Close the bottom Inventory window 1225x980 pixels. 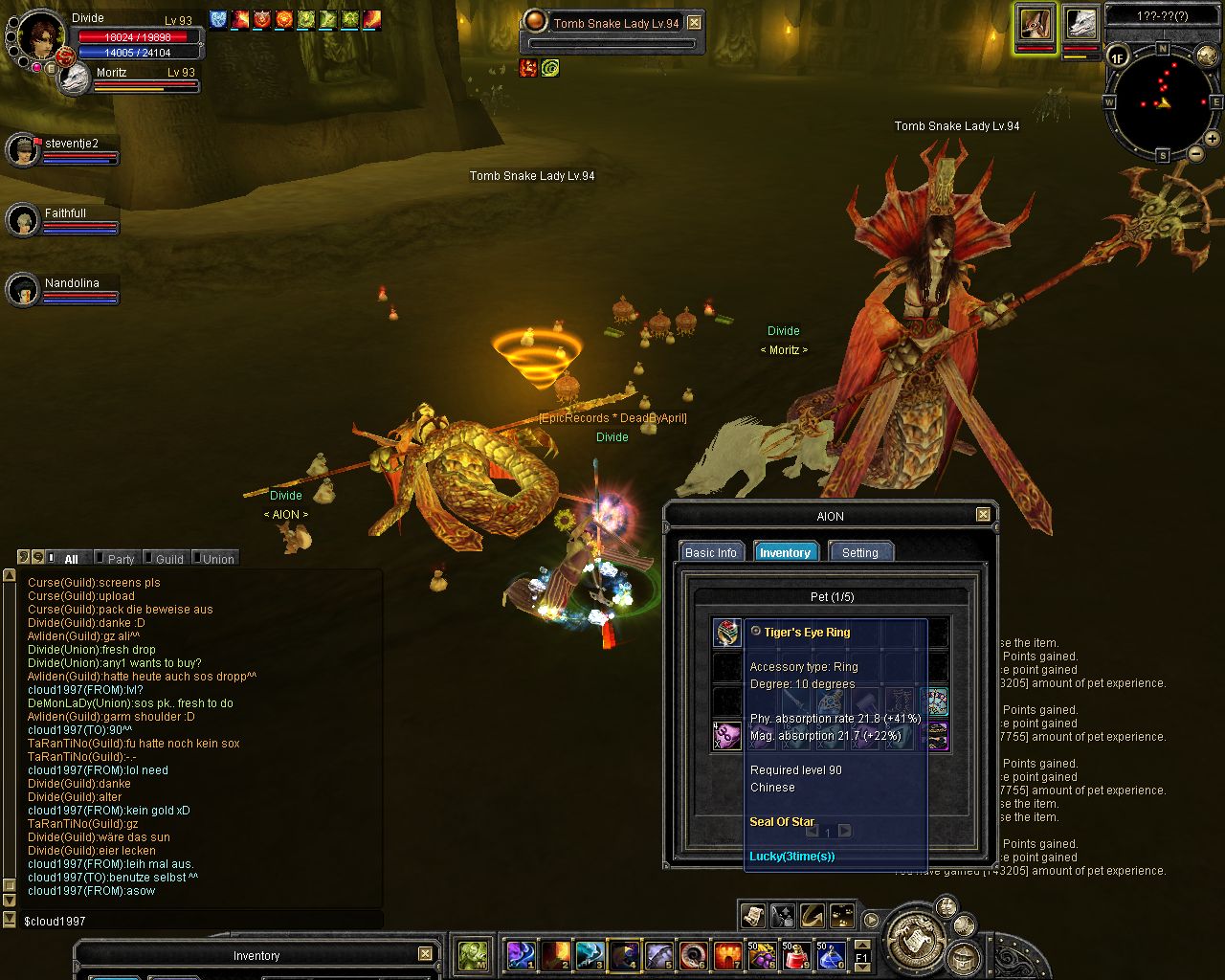click(x=425, y=954)
